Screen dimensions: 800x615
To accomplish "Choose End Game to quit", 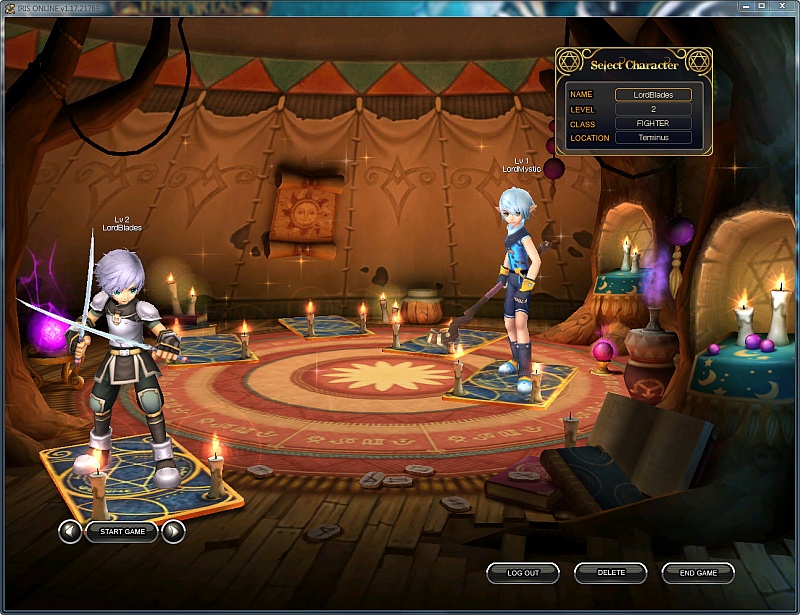I will click(698, 573).
